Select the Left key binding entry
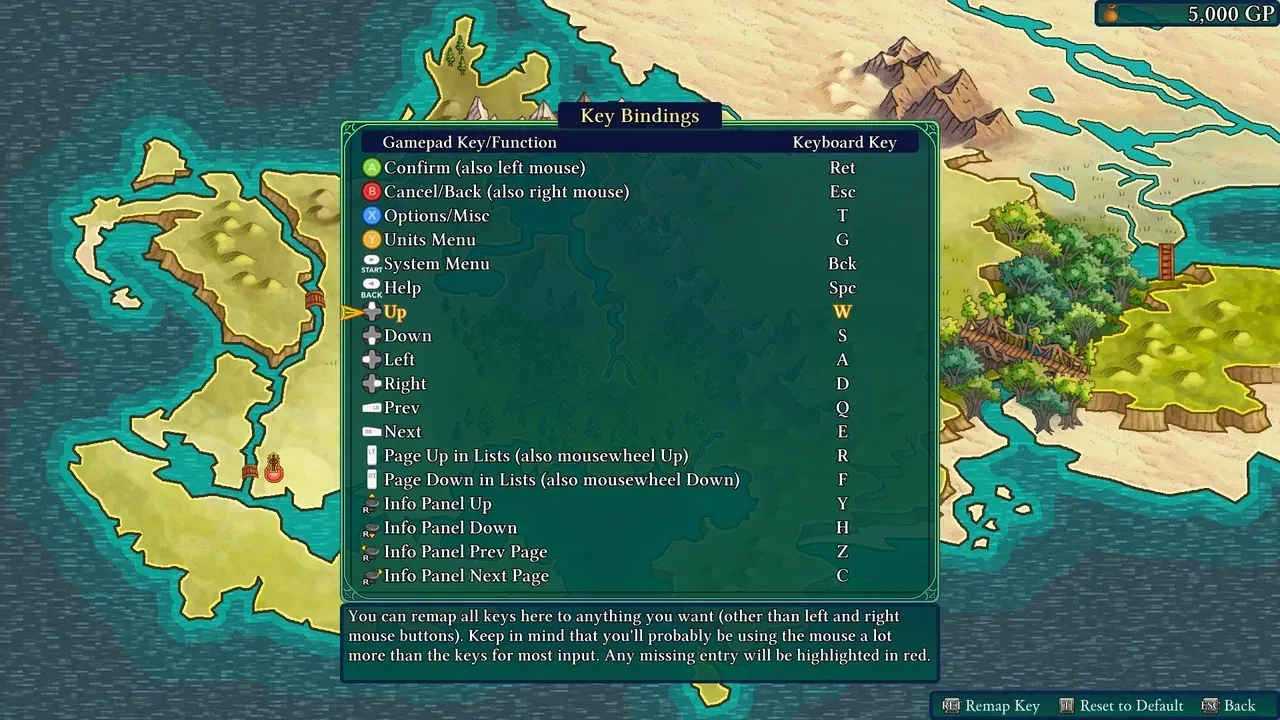Screen dimensions: 1280x720 [399, 360]
